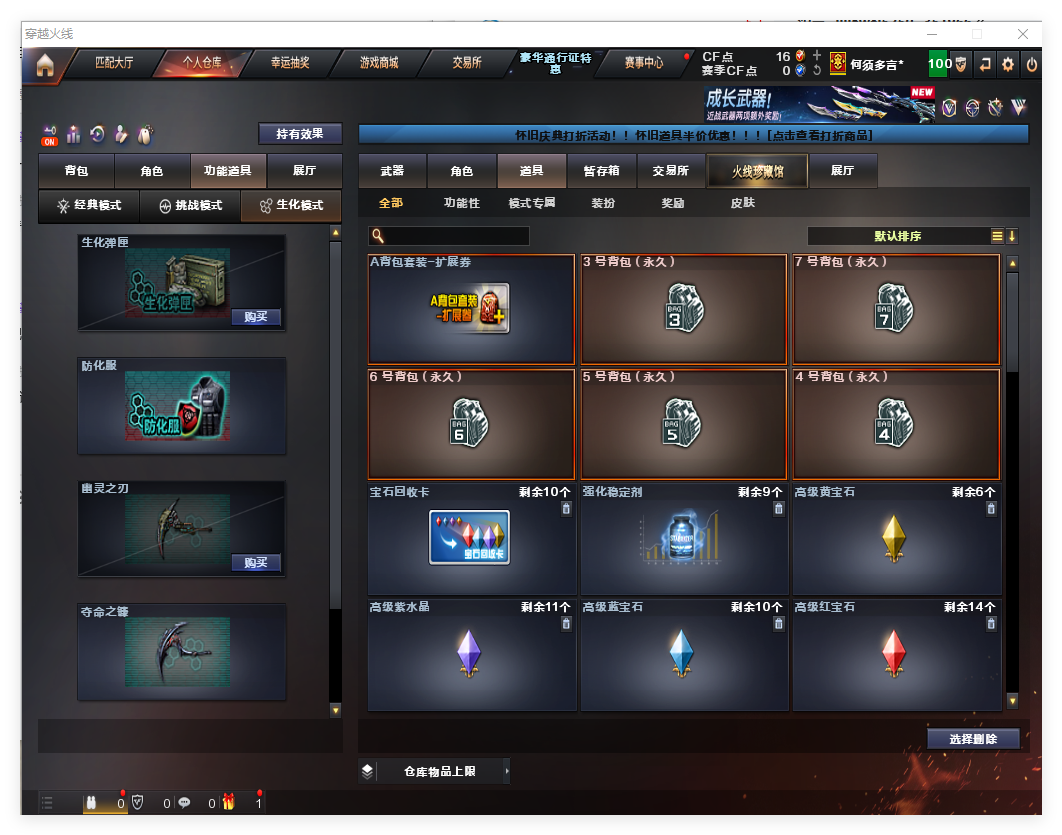Open the 游戏商城 game shop
The height and width of the screenshot is (835, 1062).
[379, 63]
